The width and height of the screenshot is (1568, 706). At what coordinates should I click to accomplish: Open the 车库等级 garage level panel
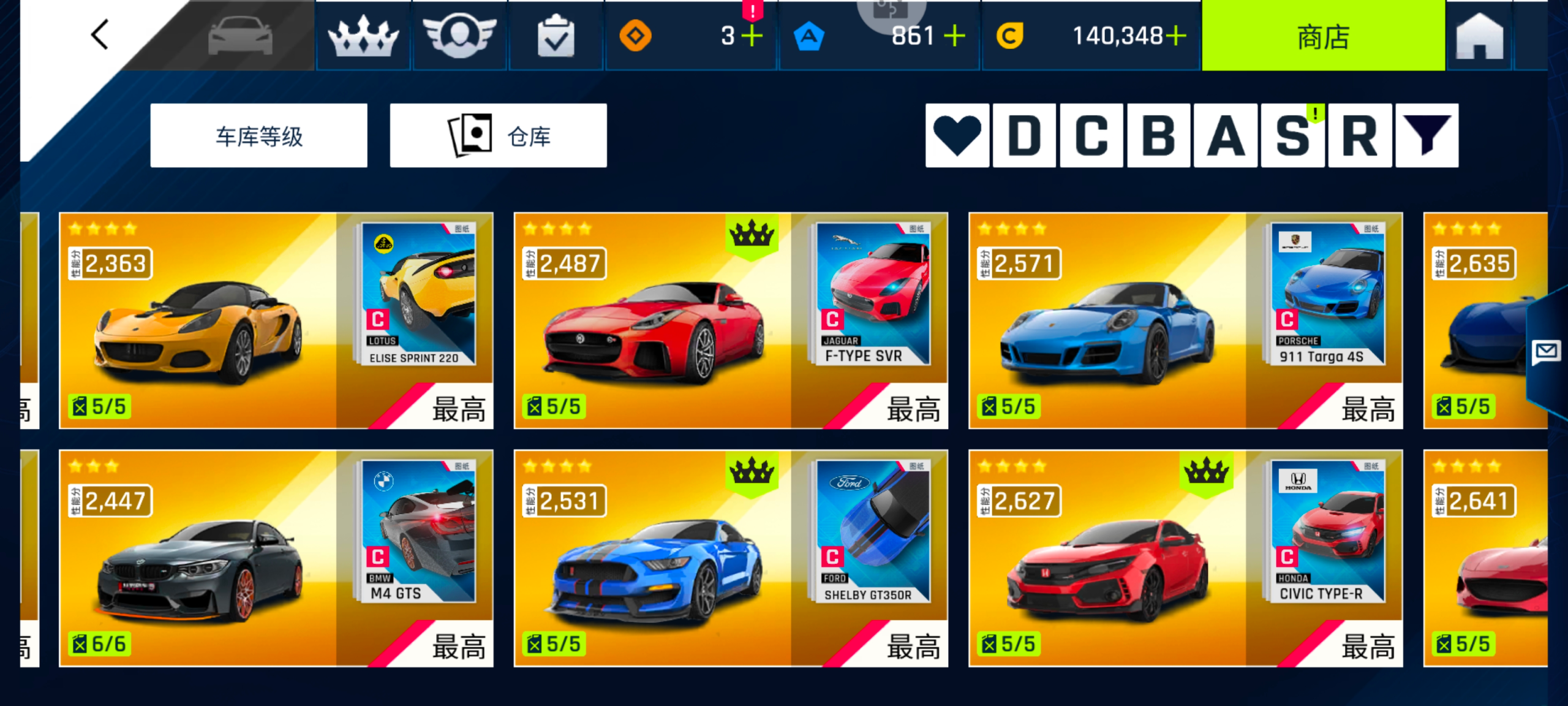(258, 135)
